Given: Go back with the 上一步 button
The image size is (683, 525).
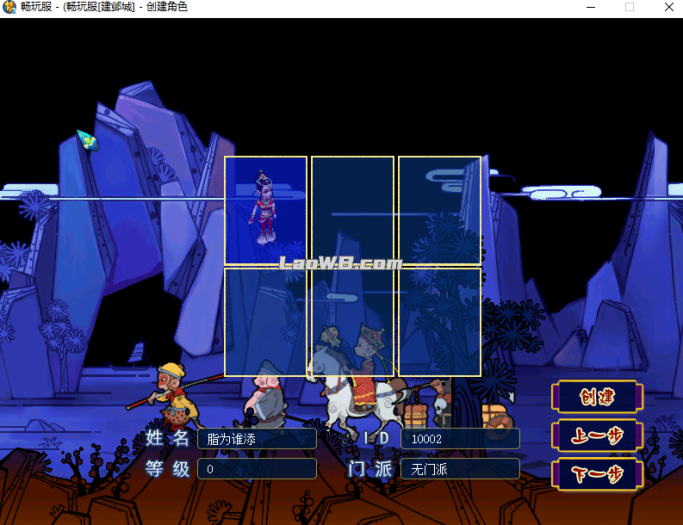Looking at the screenshot, I should 596,435.
